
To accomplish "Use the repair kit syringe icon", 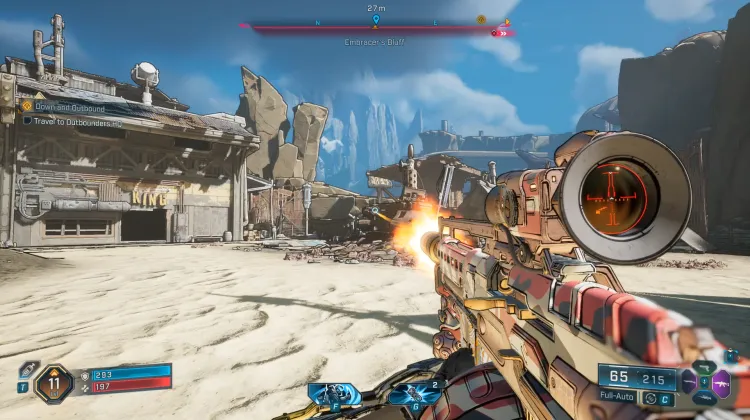I will pyautogui.click(x=28, y=369).
